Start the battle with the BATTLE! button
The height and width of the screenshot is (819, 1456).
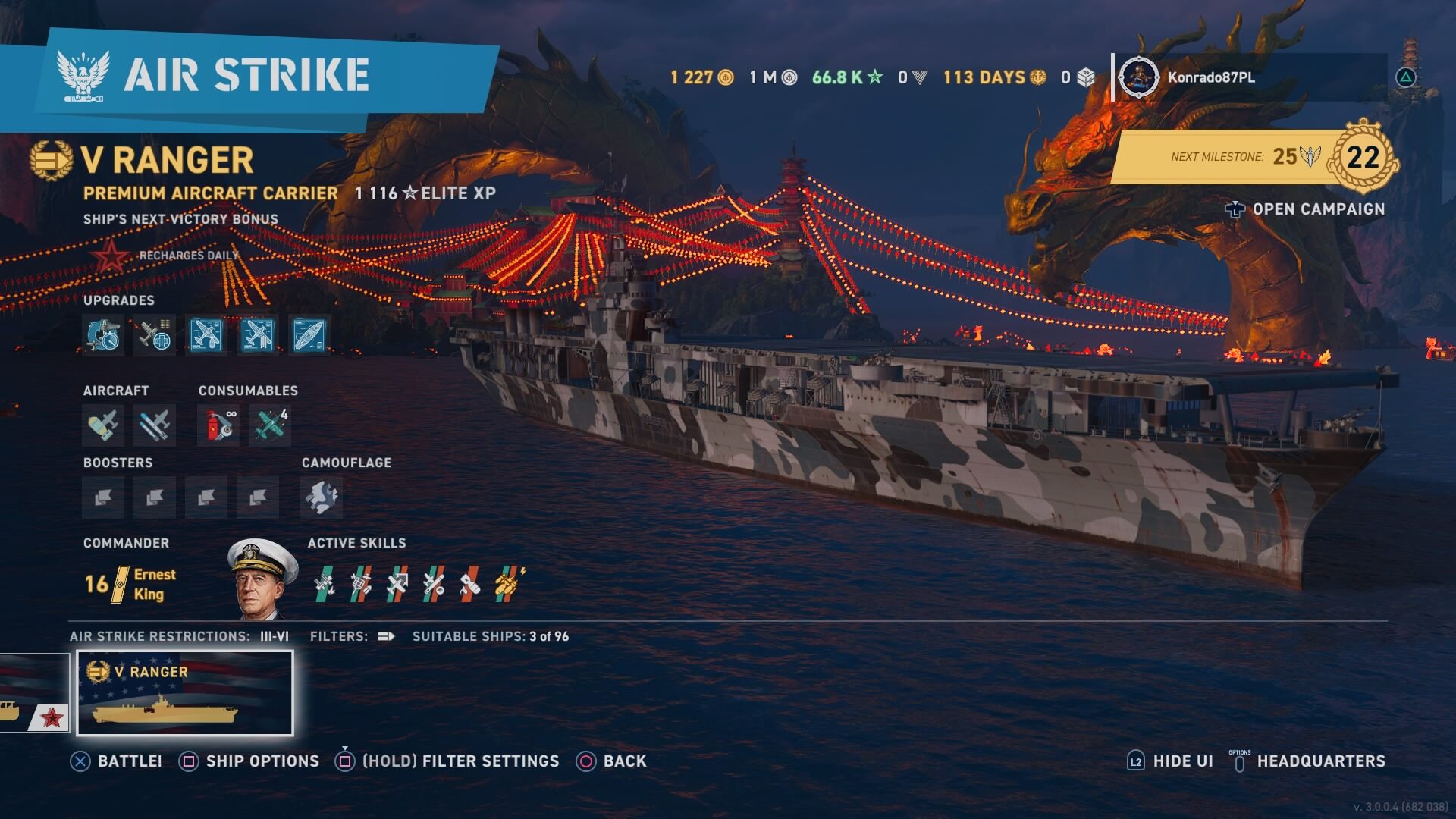(x=116, y=761)
